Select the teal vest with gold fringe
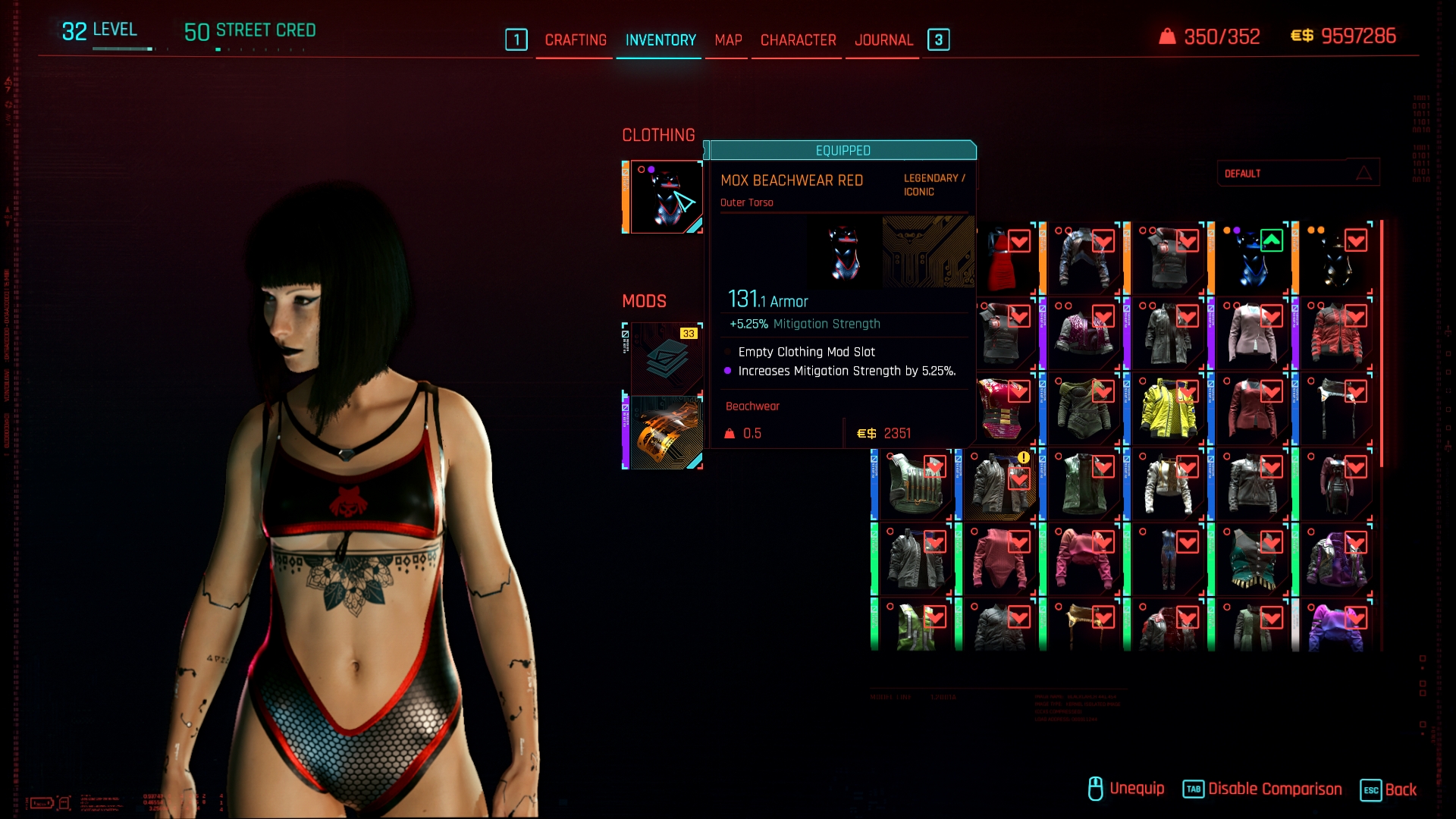 tap(1252, 560)
